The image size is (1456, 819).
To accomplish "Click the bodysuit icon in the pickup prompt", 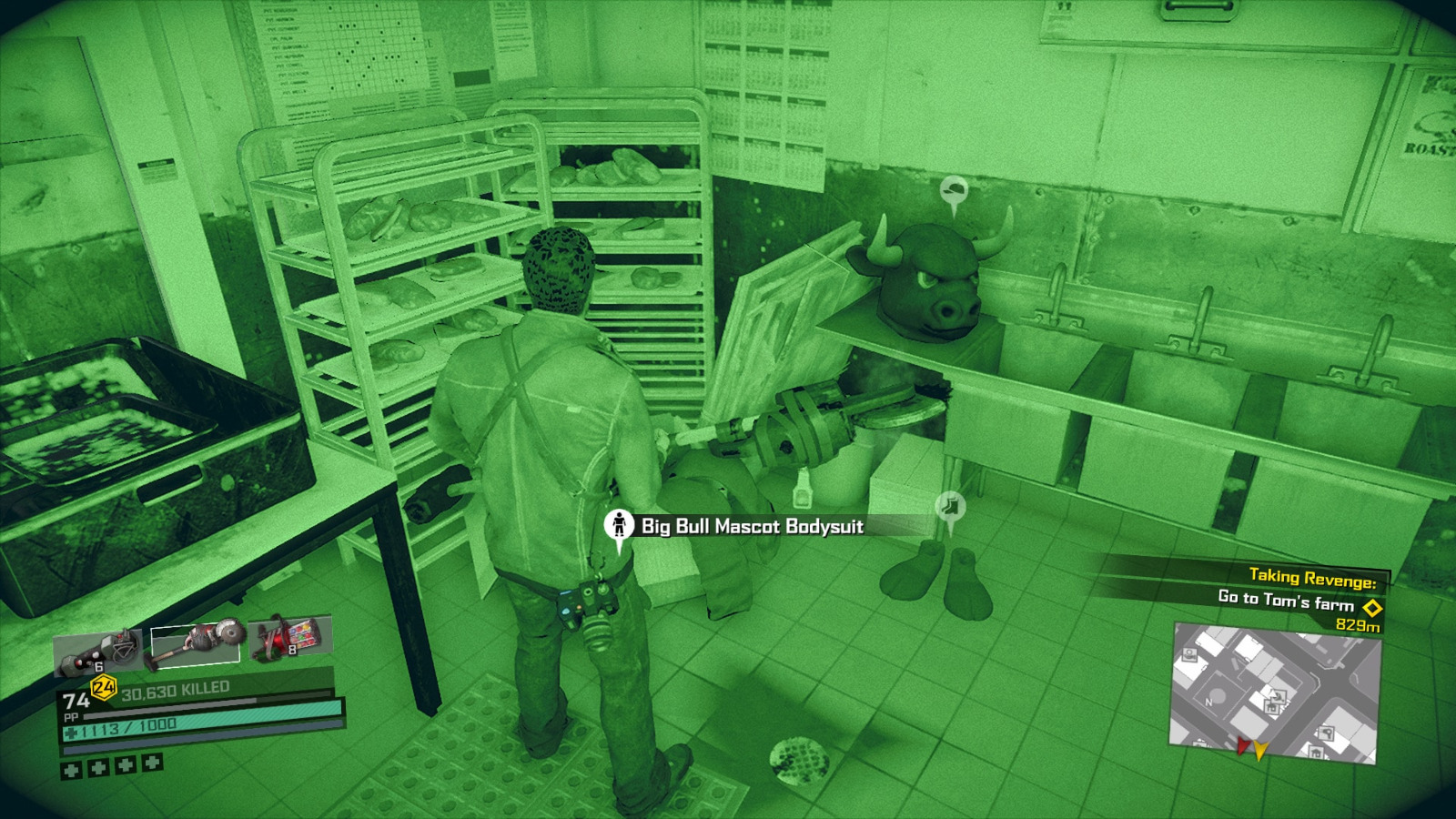I will (x=620, y=524).
